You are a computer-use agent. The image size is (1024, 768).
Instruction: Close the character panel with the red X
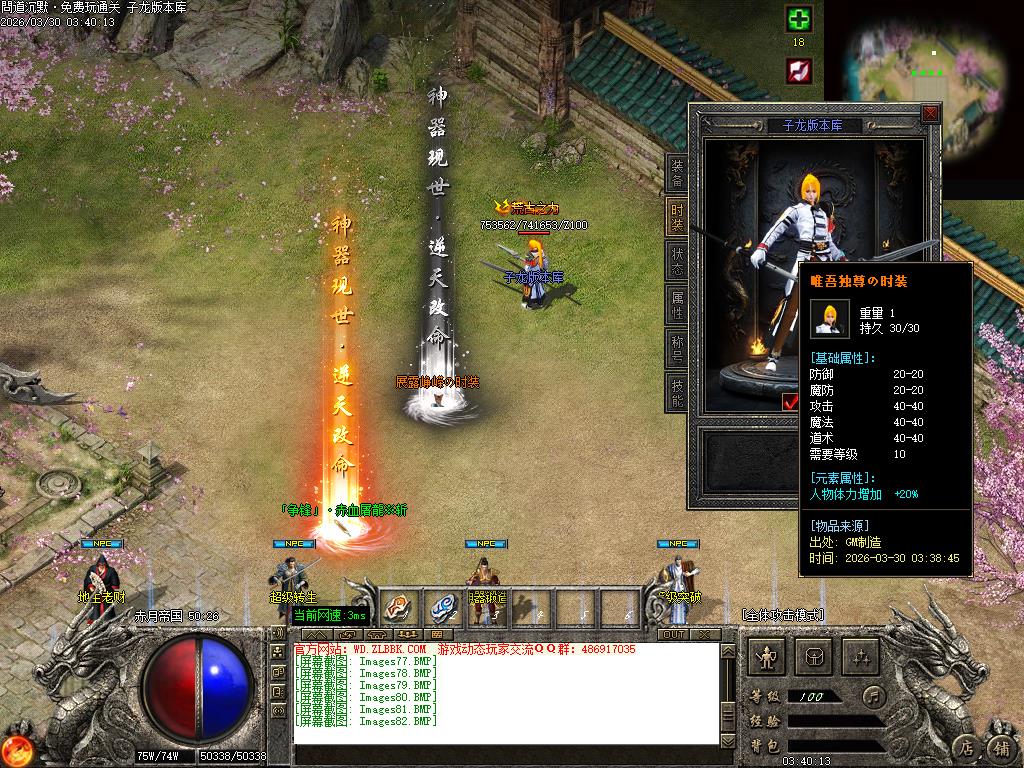(930, 114)
